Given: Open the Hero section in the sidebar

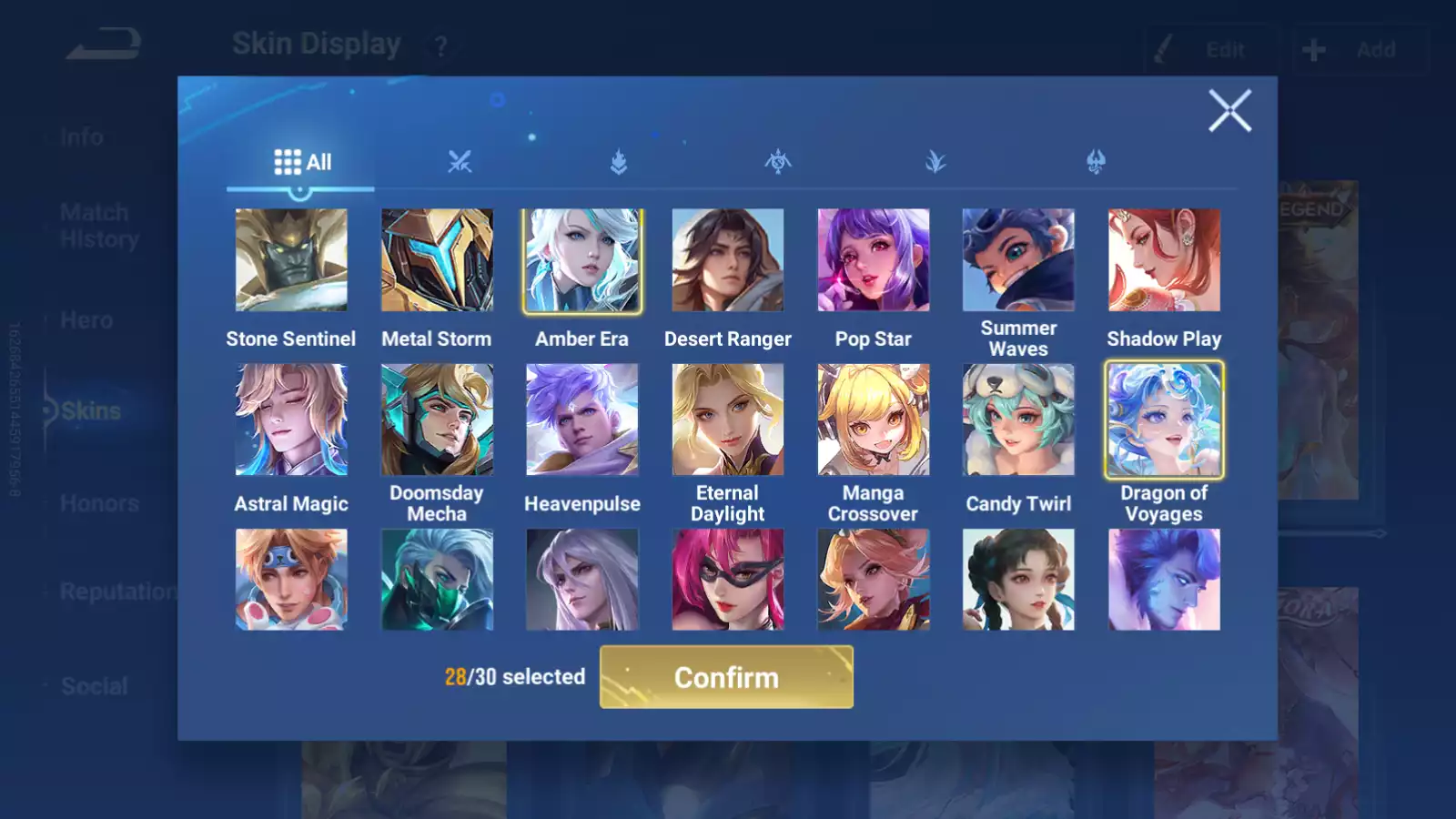Looking at the screenshot, I should coord(85,319).
